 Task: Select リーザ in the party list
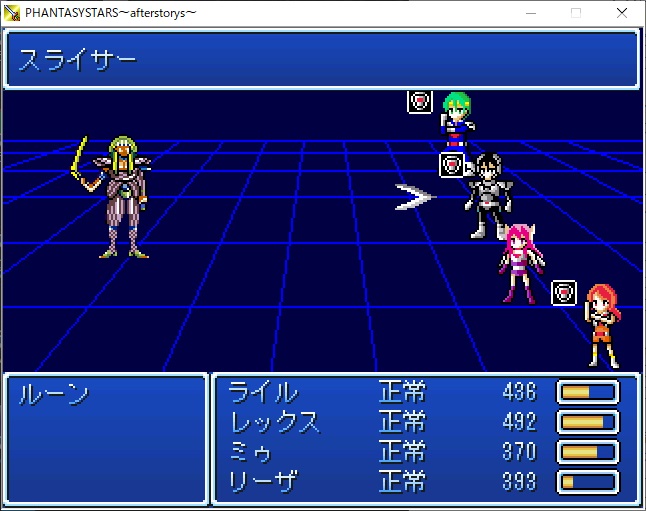(x=264, y=481)
